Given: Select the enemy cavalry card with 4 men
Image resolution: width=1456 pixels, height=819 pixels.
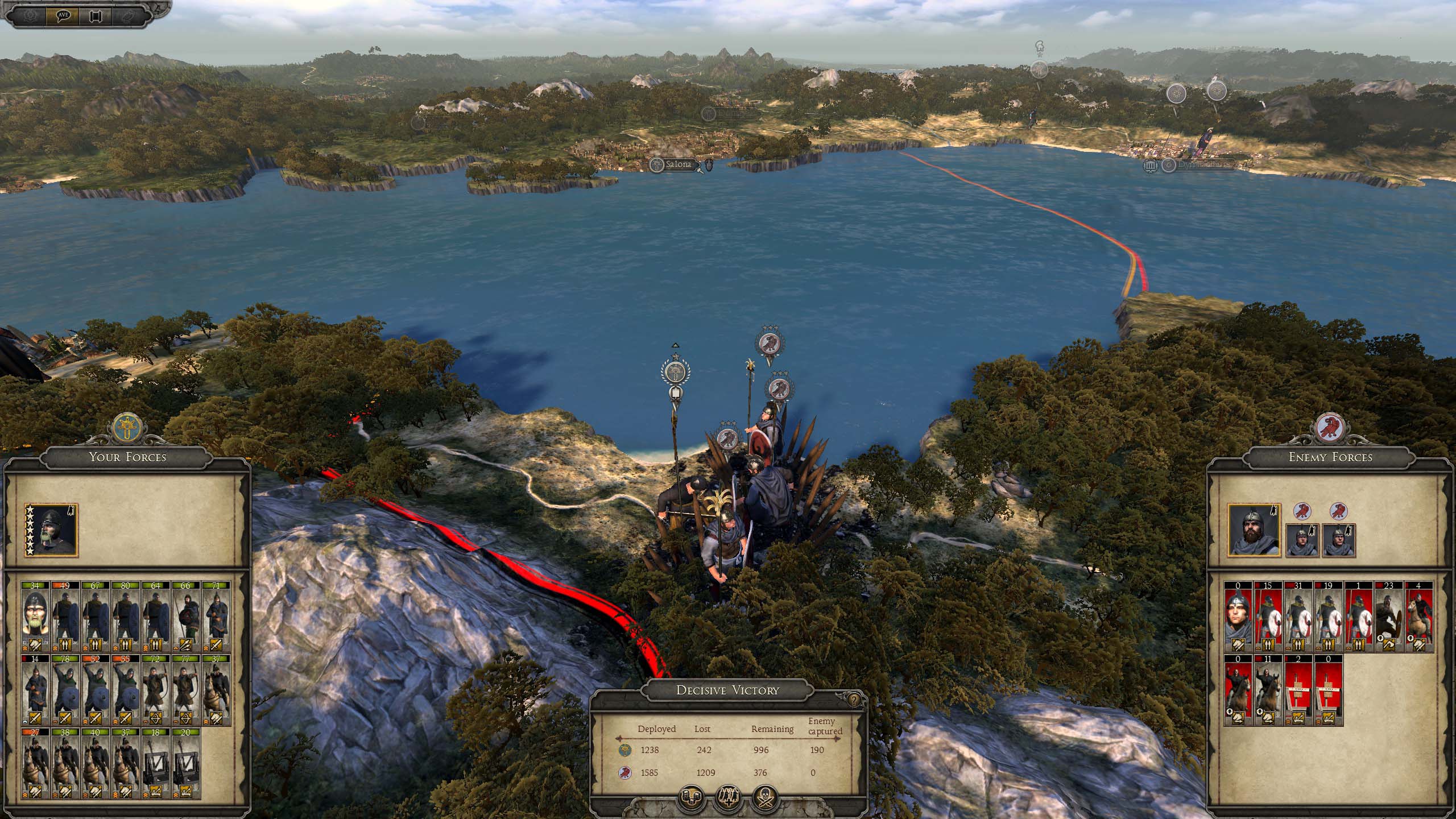Looking at the screenshot, I should tap(1418, 618).
